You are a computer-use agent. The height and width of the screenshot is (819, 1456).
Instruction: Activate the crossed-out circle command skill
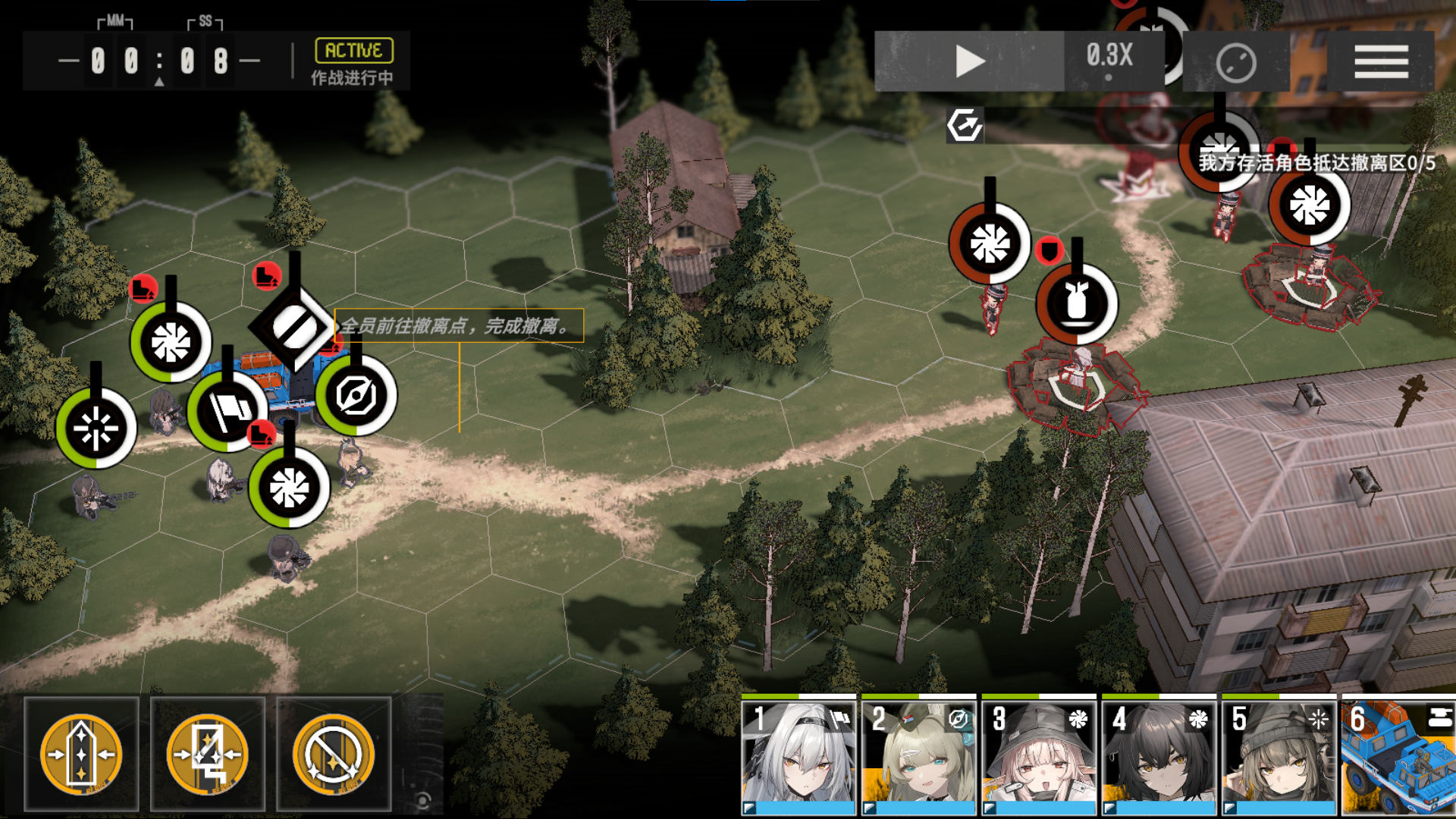(334, 754)
